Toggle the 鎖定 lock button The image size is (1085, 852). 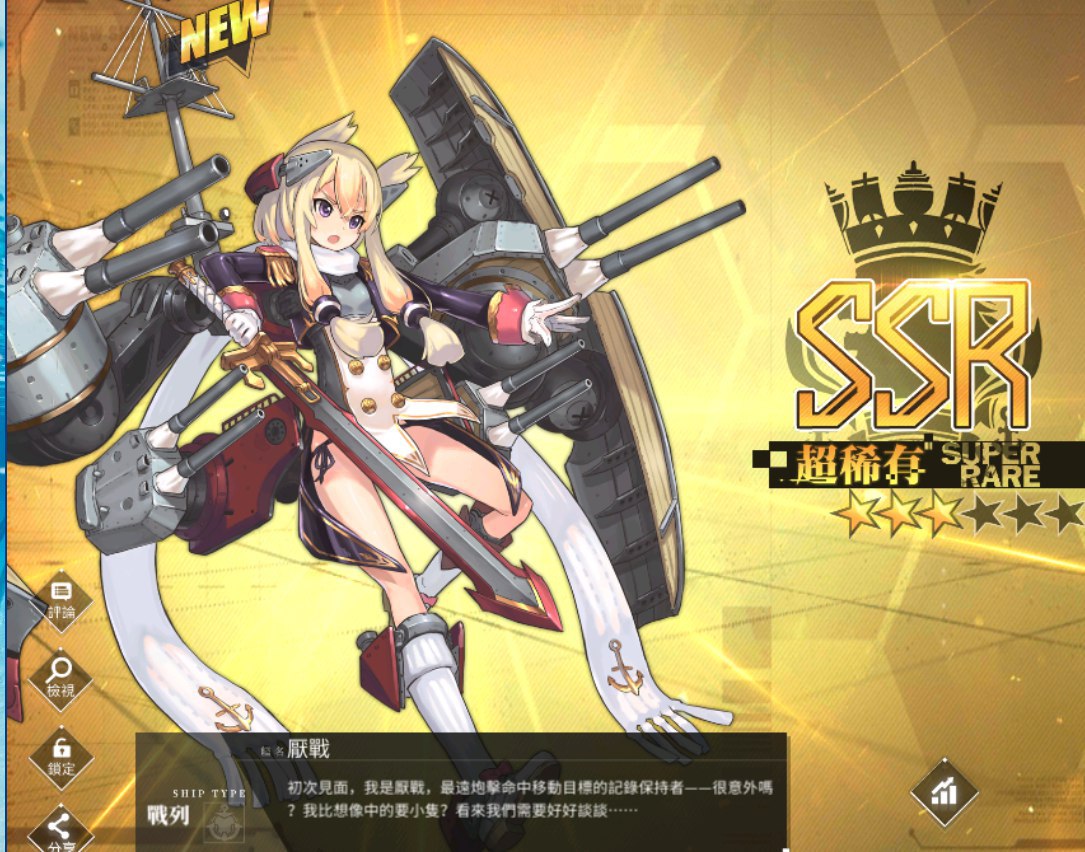61,756
